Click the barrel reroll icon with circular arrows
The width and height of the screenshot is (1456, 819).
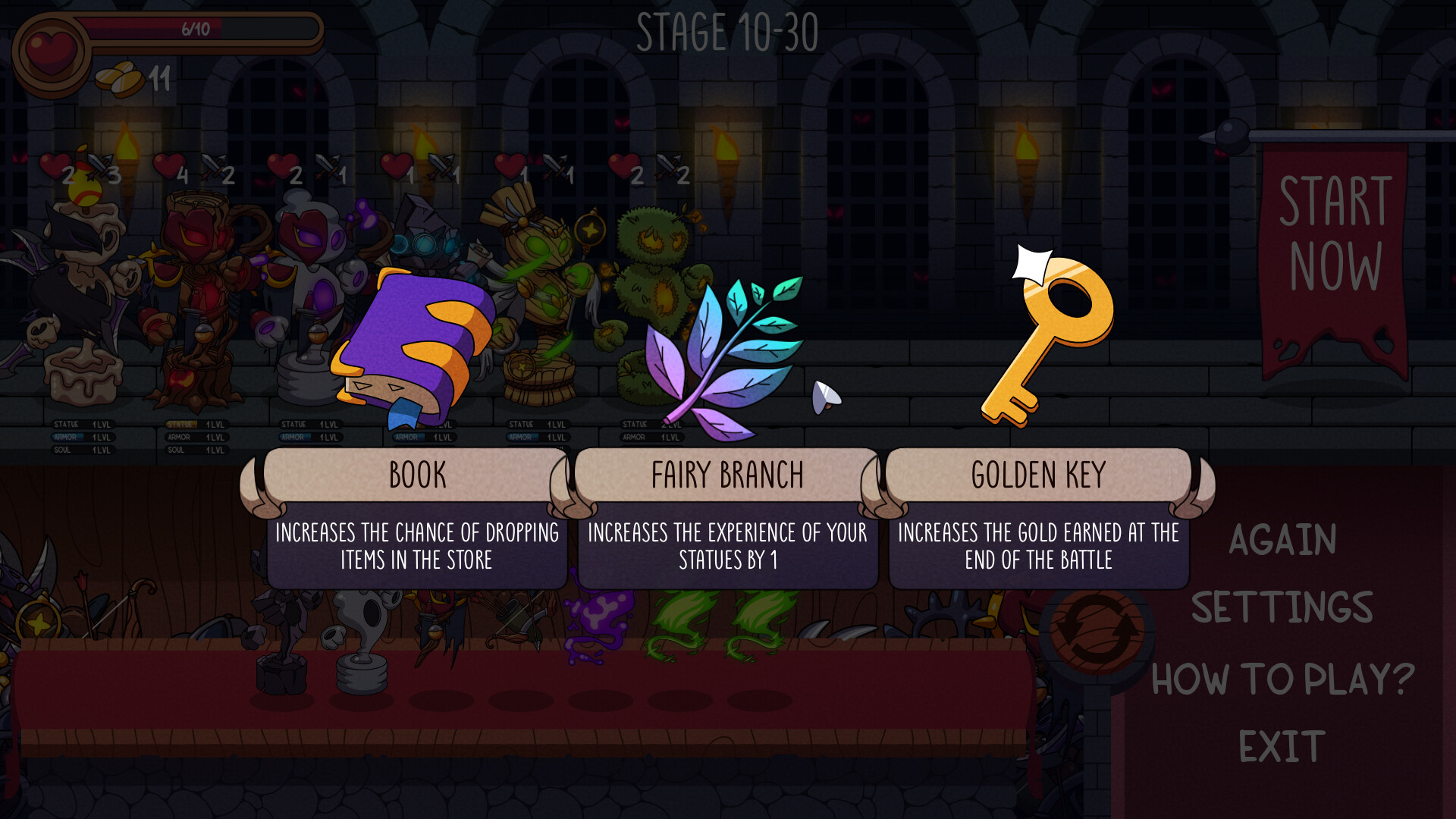(x=1092, y=629)
